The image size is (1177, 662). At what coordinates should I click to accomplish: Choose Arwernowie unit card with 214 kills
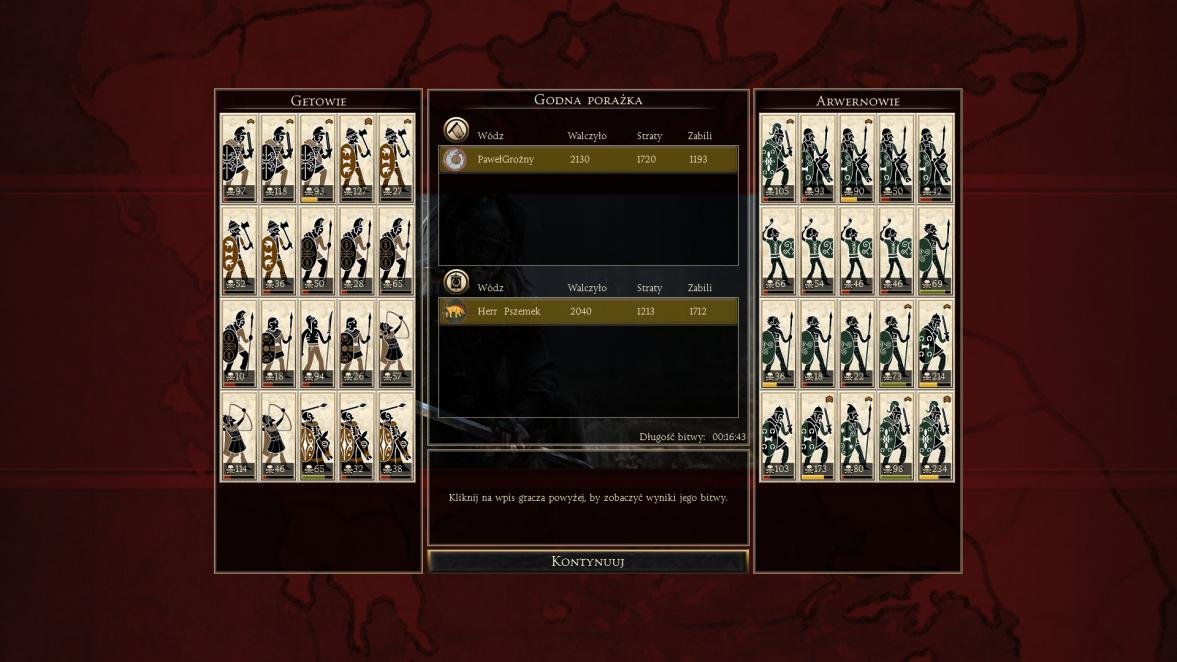click(935, 344)
